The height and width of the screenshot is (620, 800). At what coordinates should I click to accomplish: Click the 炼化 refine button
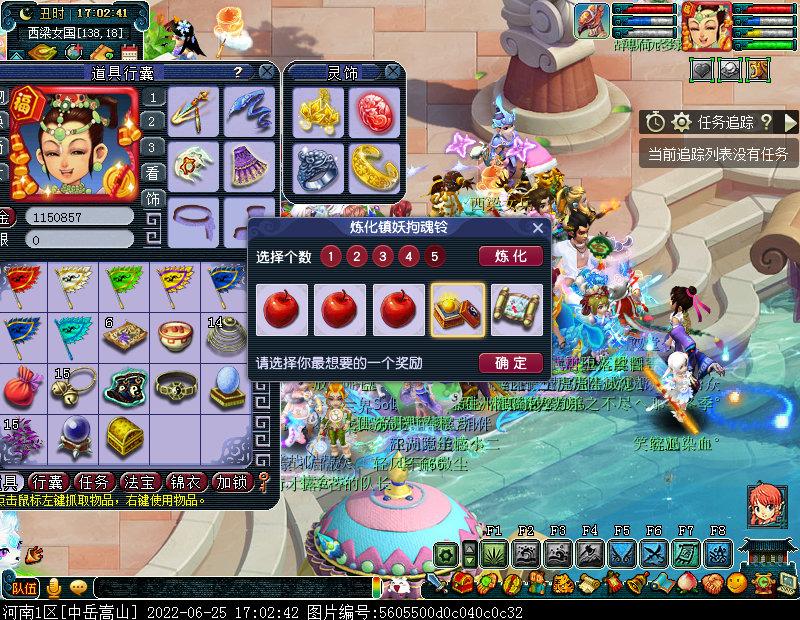tap(511, 256)
